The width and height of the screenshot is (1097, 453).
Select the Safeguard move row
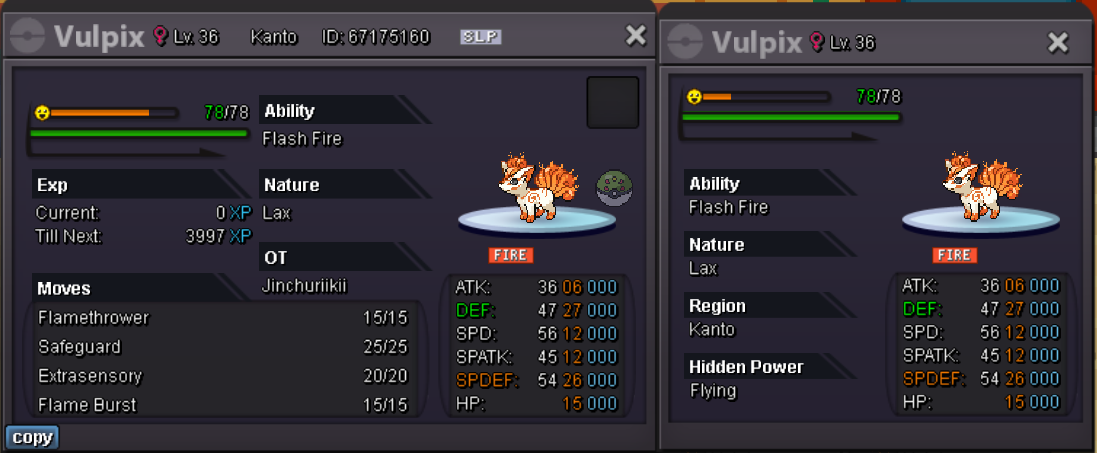[x=222, y=347]
